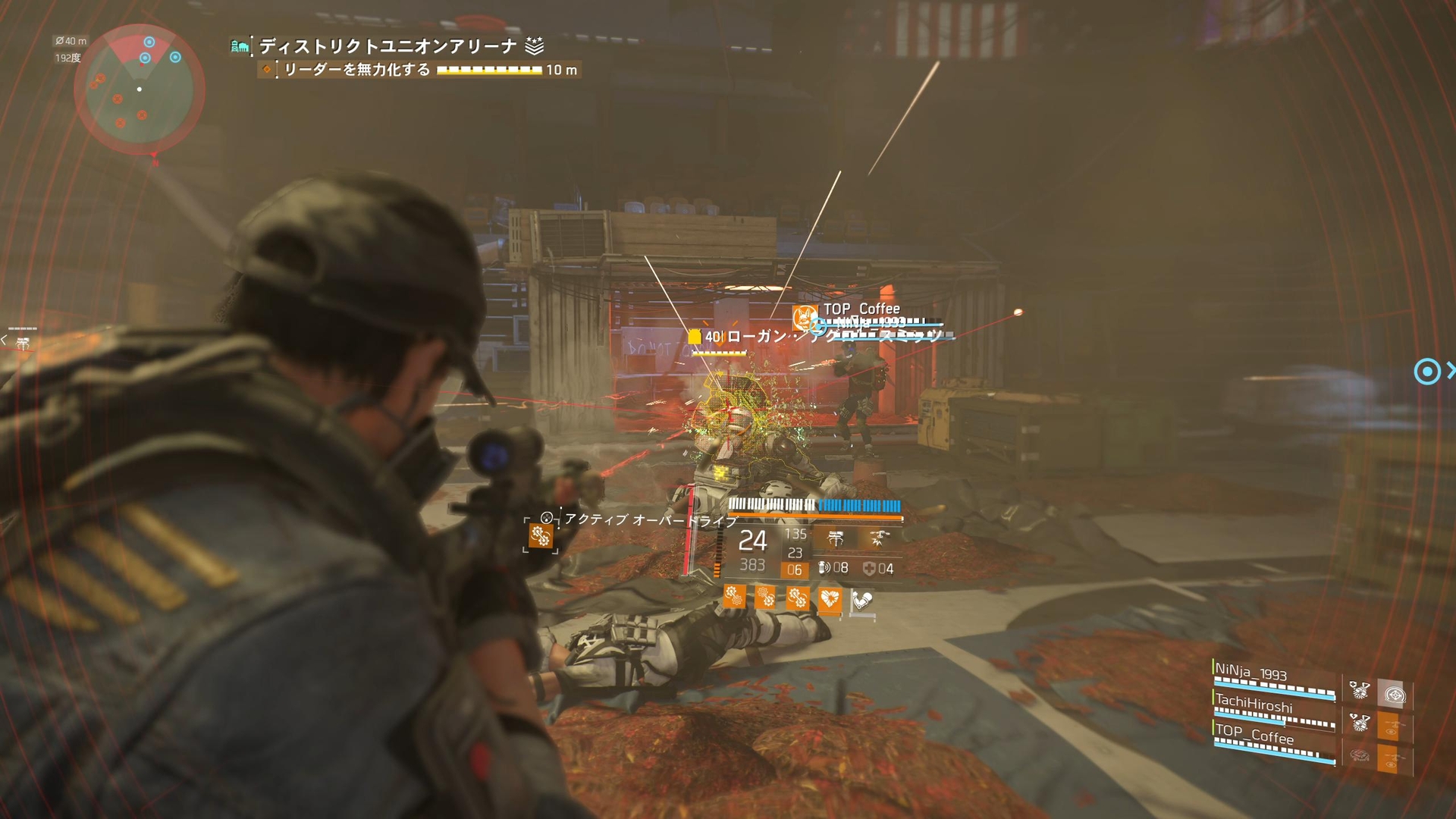Click the mission arena building icon
Image resolution: width=1456 pixels, height=819 pixels.
point(240,45)
